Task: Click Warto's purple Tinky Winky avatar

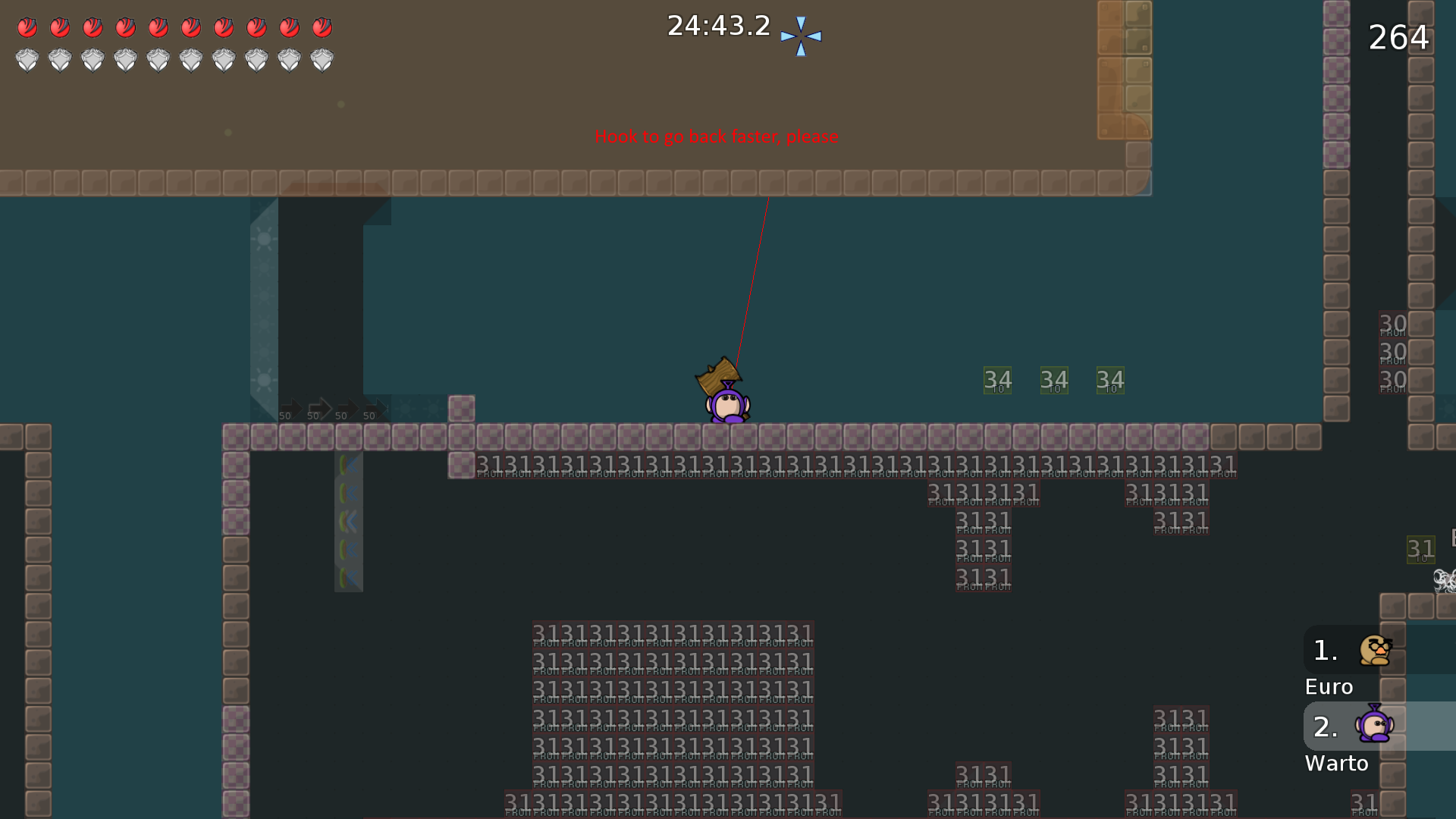Action: click(1375, 726)
